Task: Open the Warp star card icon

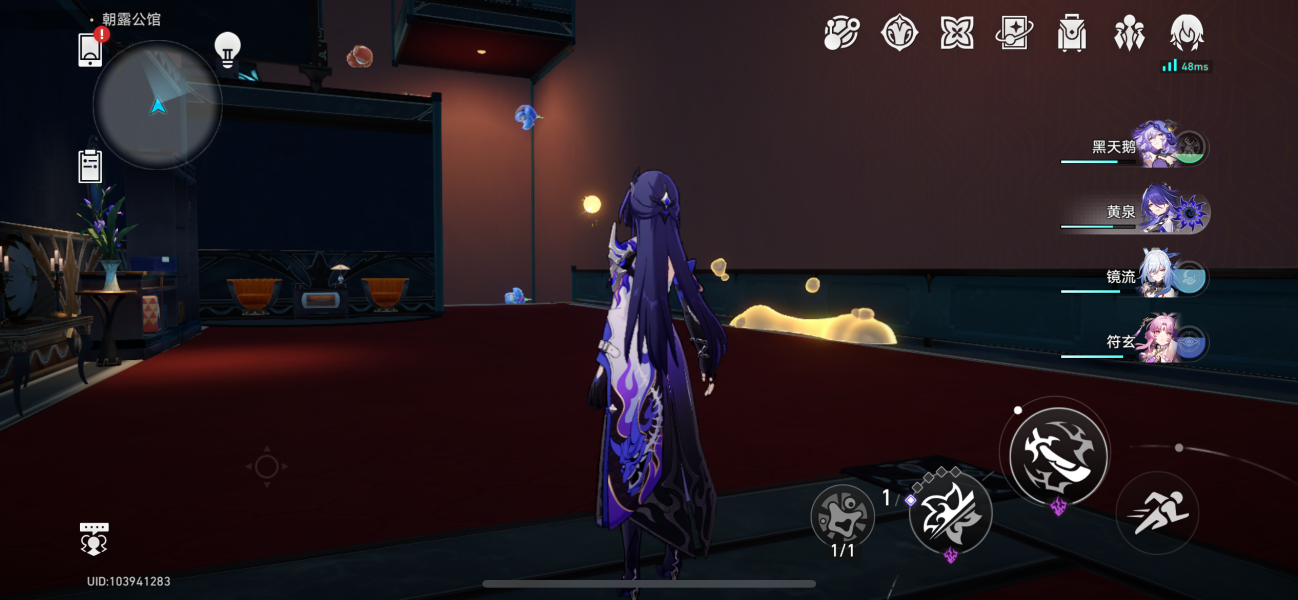Action: [x=1014, y=33]
